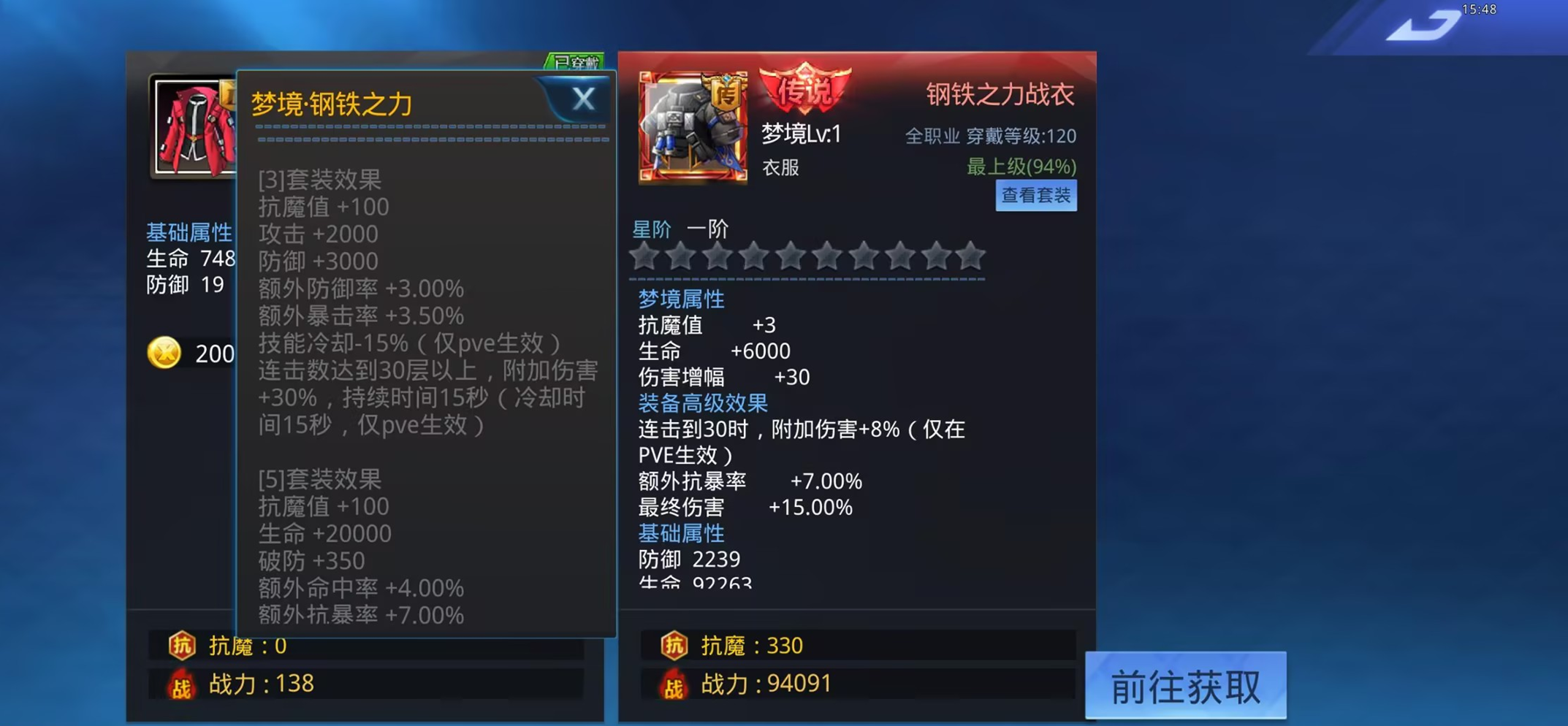This screenshot has width=1568, height=726.
Task: Click the red jacket equipment icon on the left
Action: pyautogui.click(x=192, y=126)
